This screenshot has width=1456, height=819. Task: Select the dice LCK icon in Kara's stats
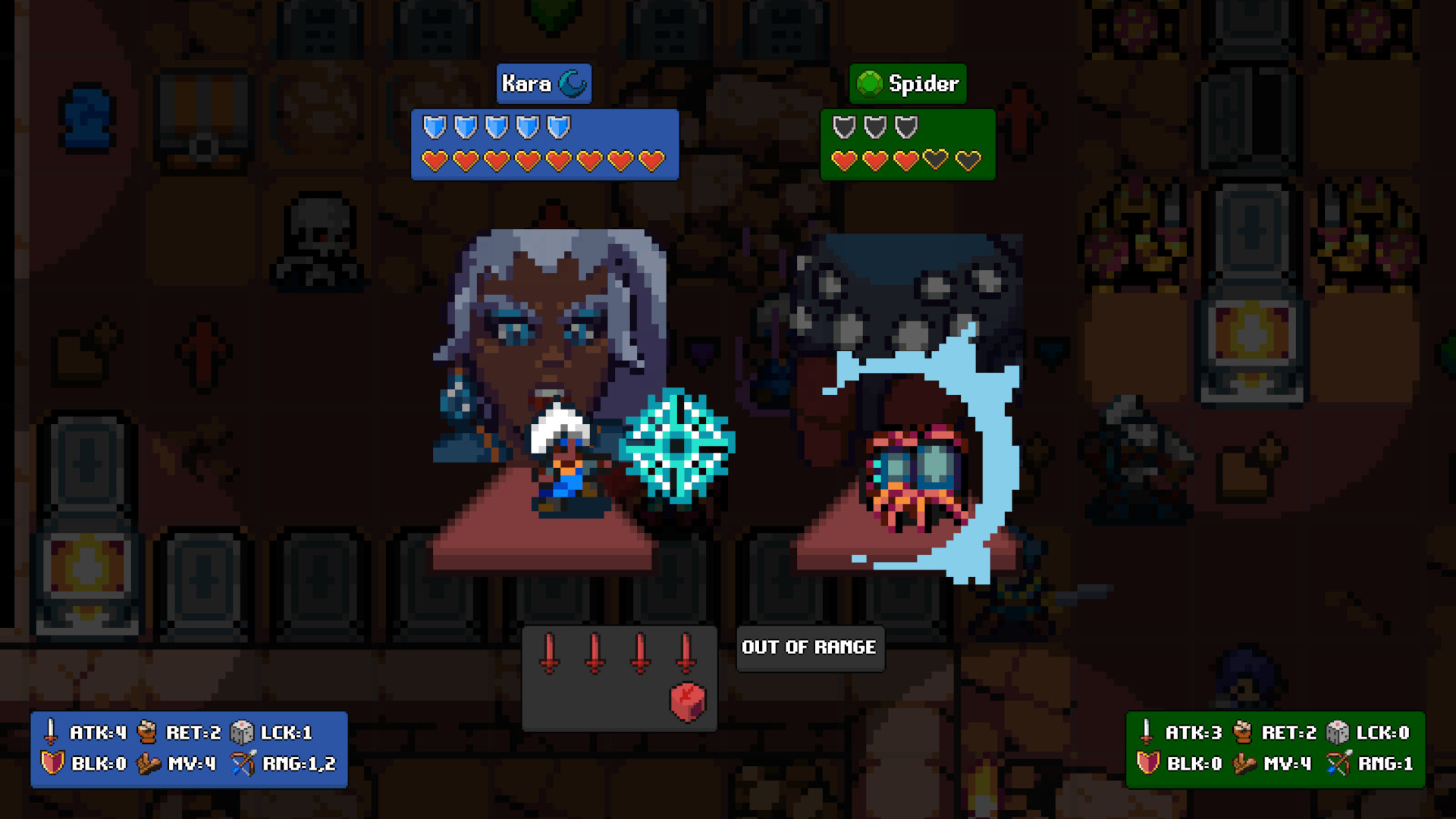pyautogui.click(x=244, y=732)
